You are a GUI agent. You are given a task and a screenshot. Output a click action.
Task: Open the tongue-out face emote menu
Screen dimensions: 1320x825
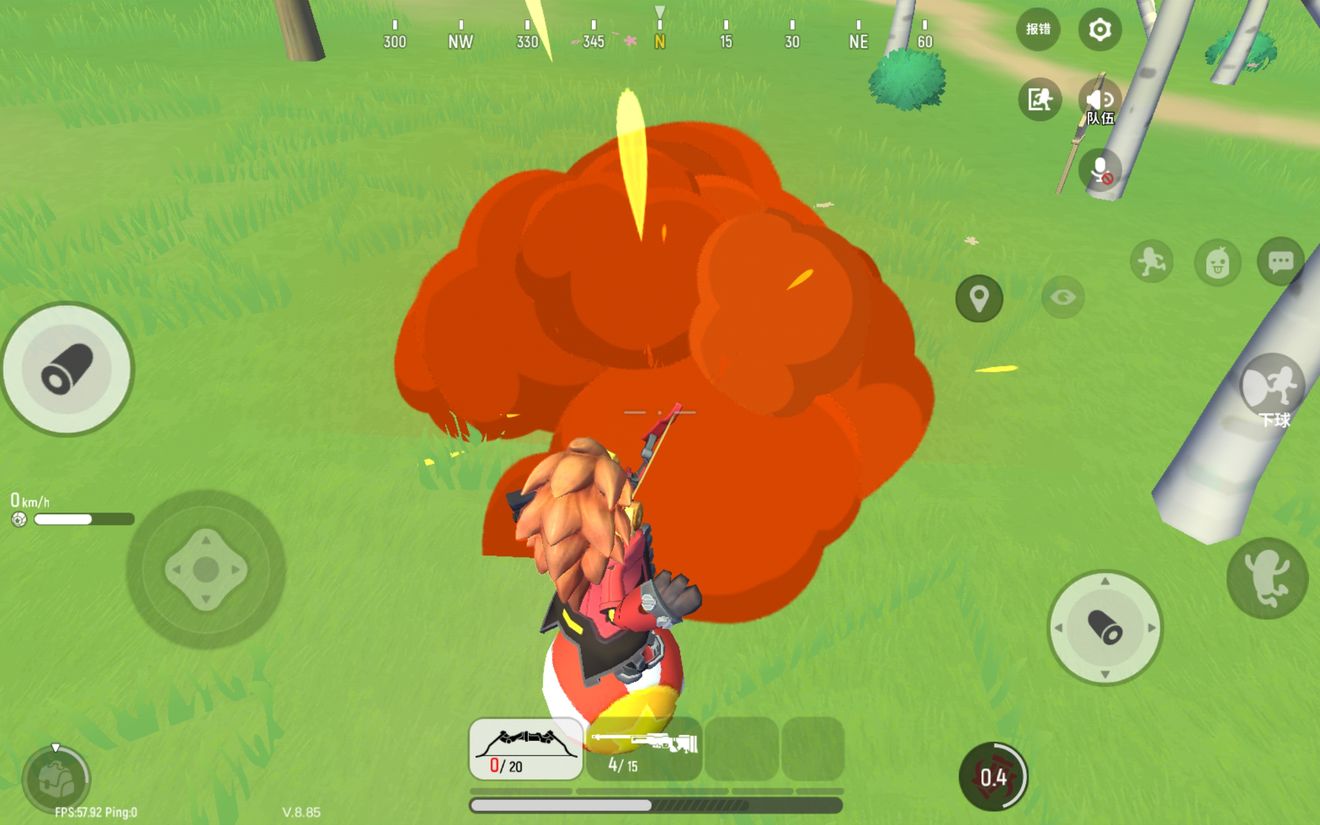point(1217,263)
